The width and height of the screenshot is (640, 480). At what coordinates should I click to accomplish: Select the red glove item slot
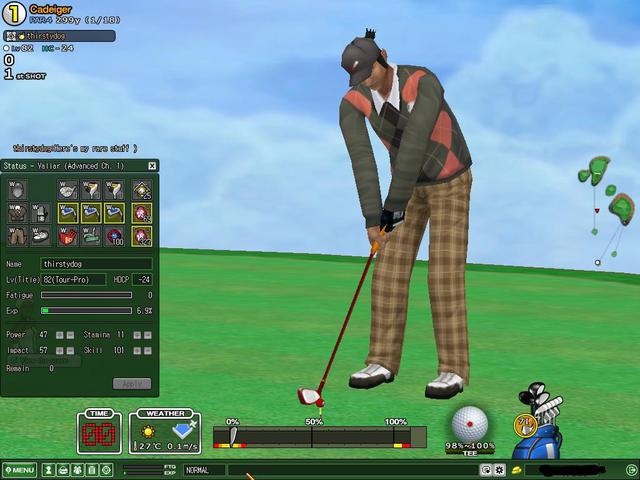pyautogui.click(x=68, y=236)
